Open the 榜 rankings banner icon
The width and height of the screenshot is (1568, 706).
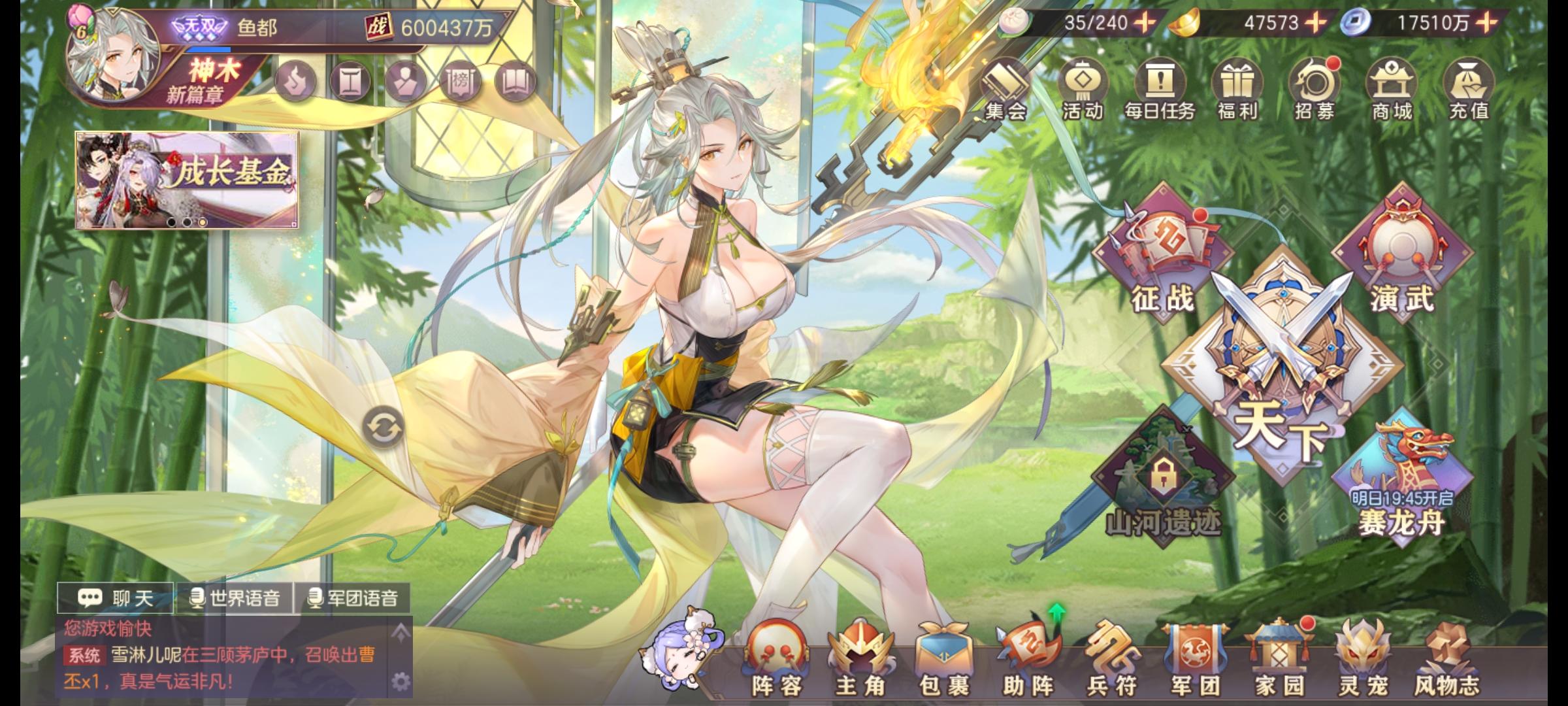(x=461, y=81)
